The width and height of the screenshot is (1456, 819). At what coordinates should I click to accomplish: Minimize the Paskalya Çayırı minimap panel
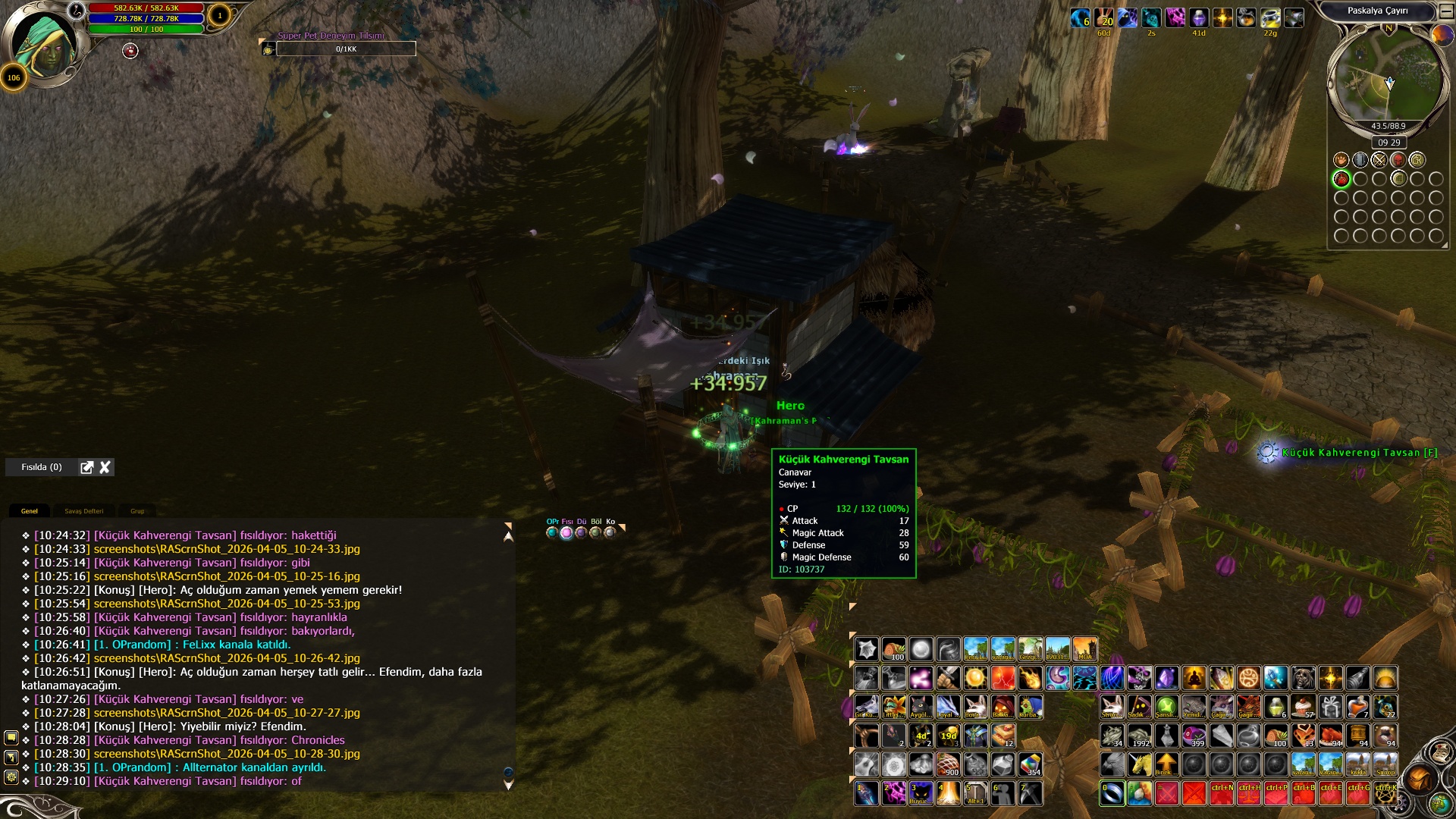[1446, 11]
